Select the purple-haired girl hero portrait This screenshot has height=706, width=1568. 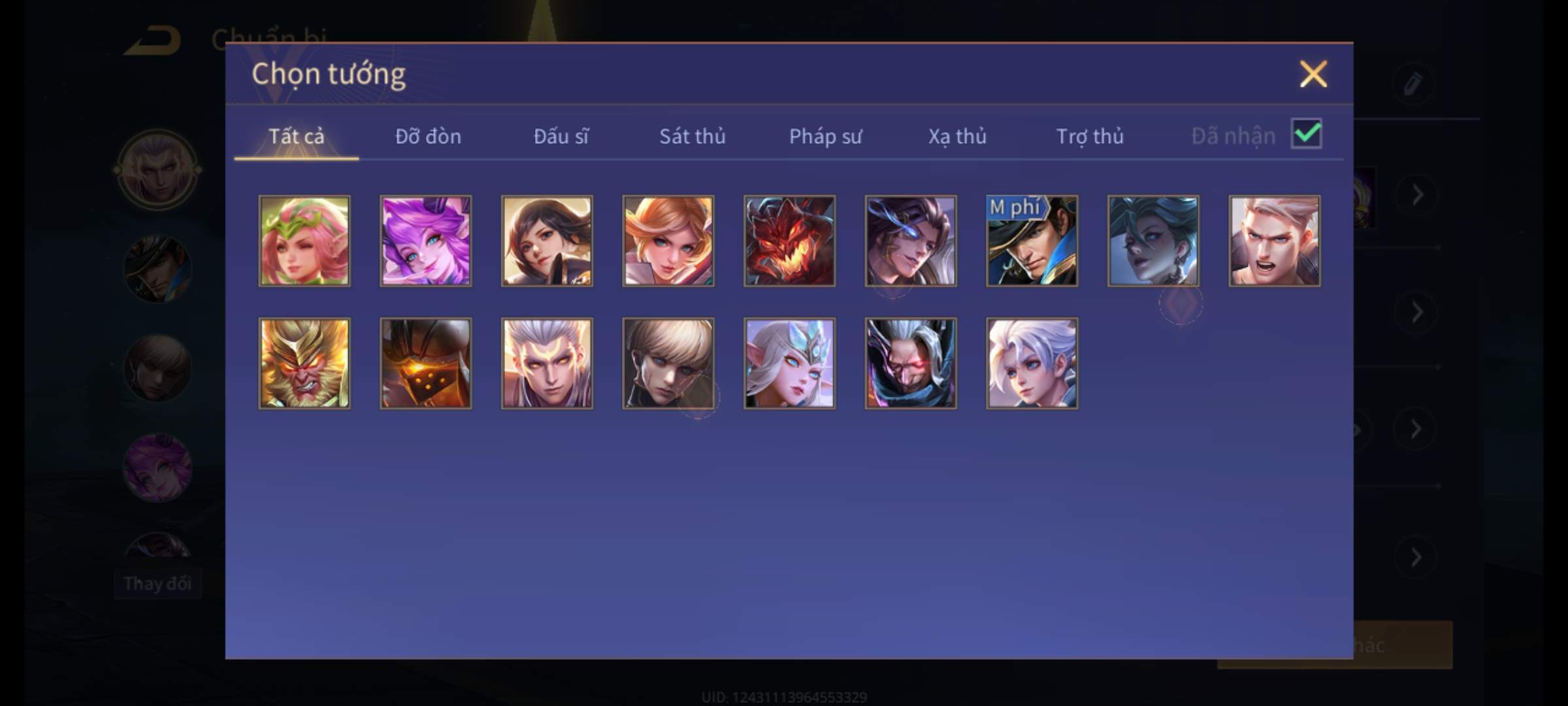point(425,241)
